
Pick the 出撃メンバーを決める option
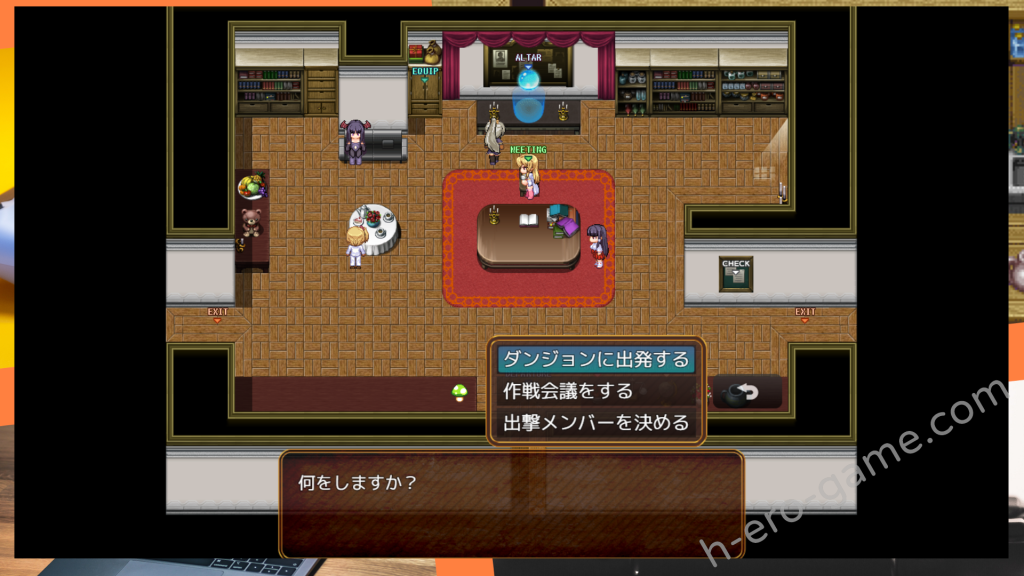click(x=597, y=423)
